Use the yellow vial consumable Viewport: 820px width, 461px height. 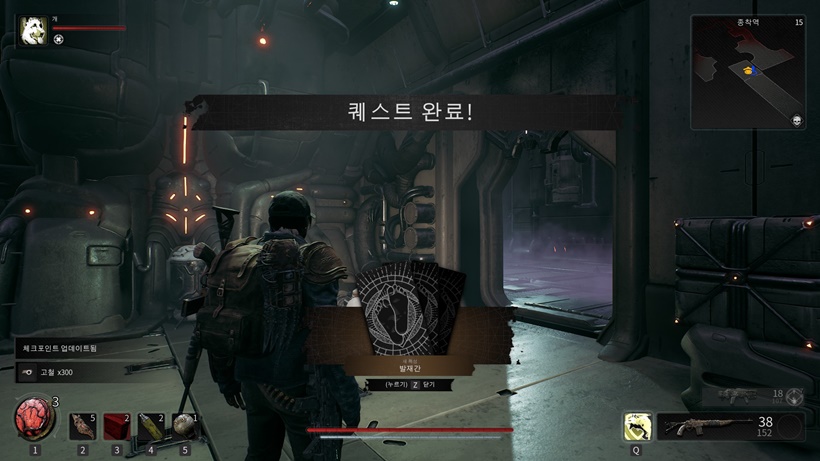[151, 427]
